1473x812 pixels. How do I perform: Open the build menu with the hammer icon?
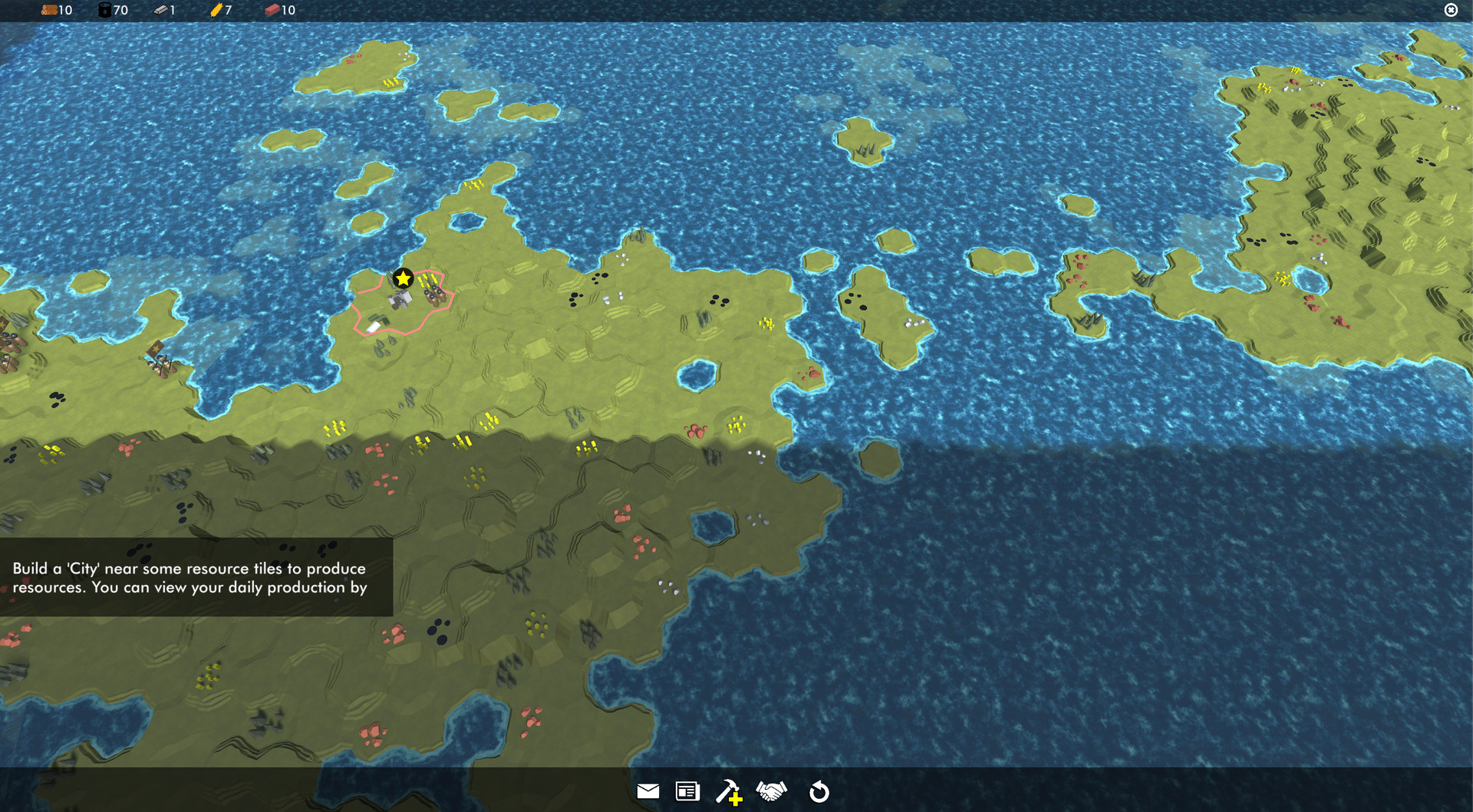[x=729, y=791]
